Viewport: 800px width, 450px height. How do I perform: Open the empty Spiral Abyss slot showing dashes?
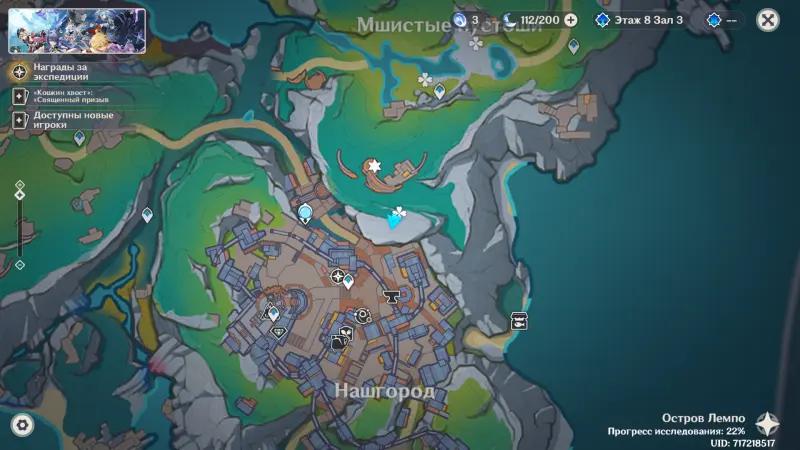pos(726,19)
